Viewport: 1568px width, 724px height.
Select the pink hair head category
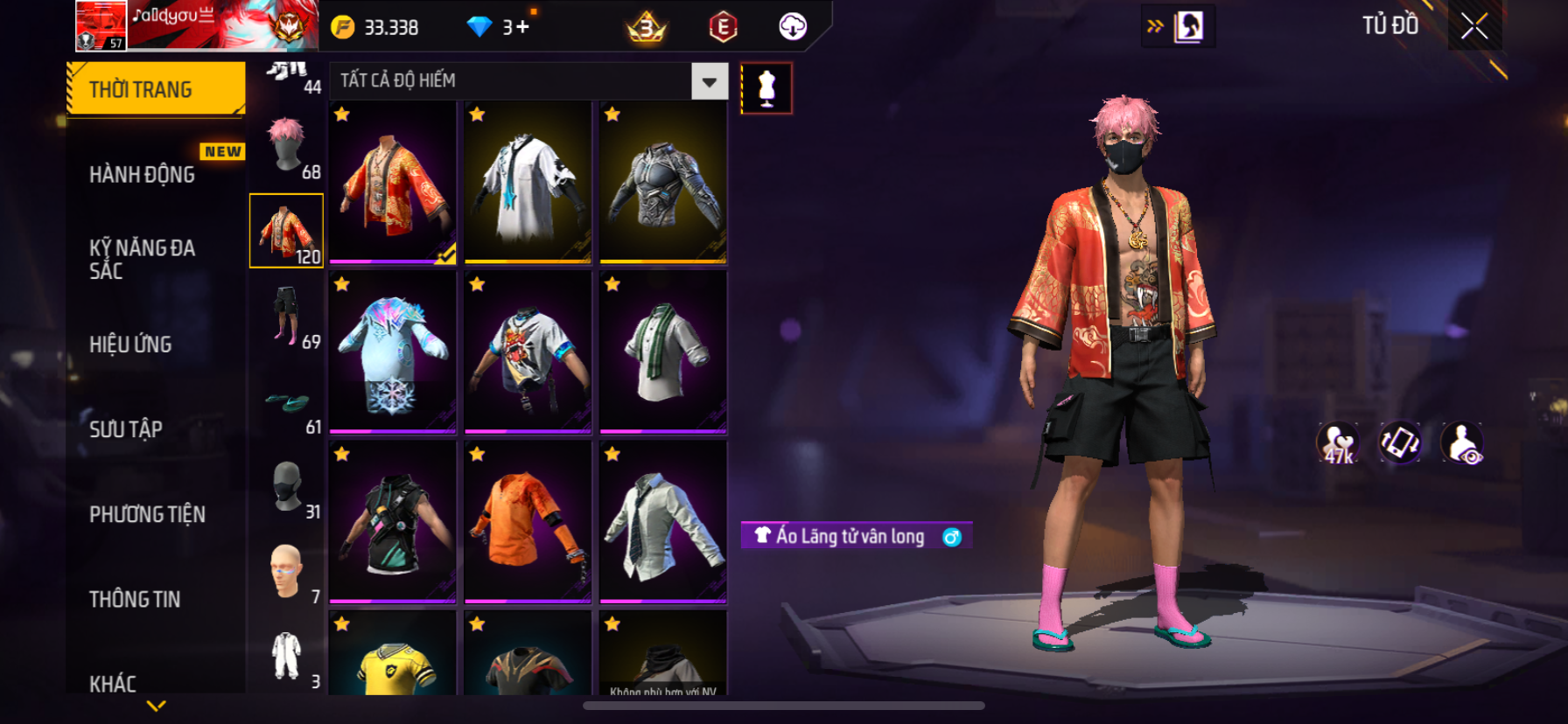pyautogui.click(x=286, y=146)
